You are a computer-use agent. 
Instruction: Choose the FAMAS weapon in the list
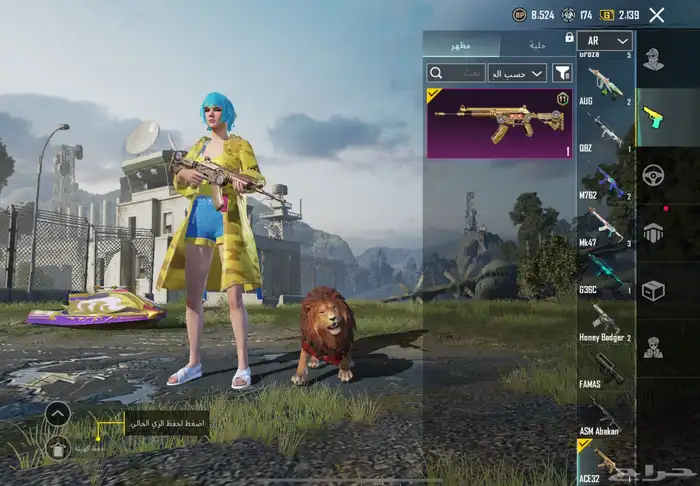(605, 368)
